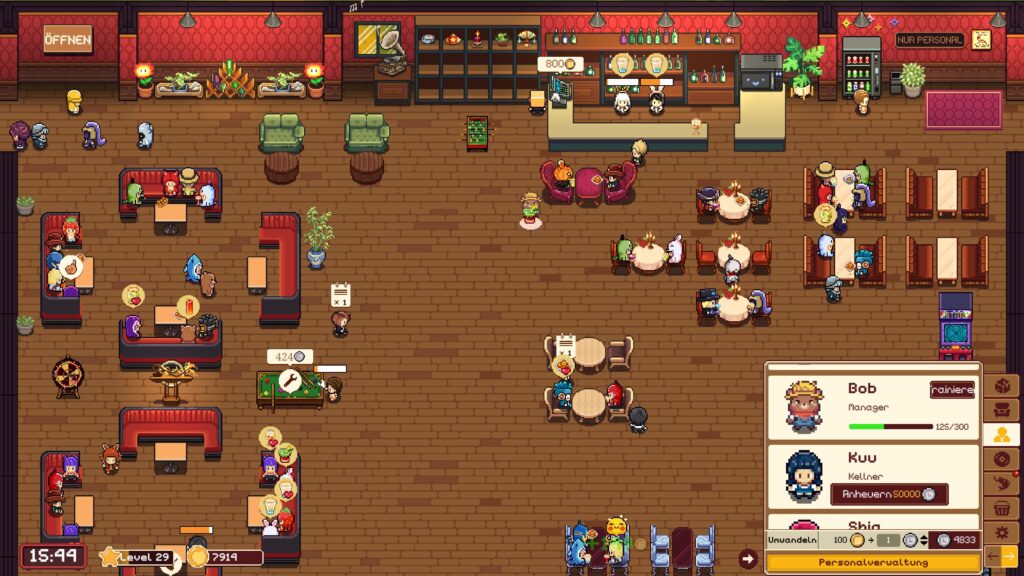Open the dice cube tab

pos(1001,385)
